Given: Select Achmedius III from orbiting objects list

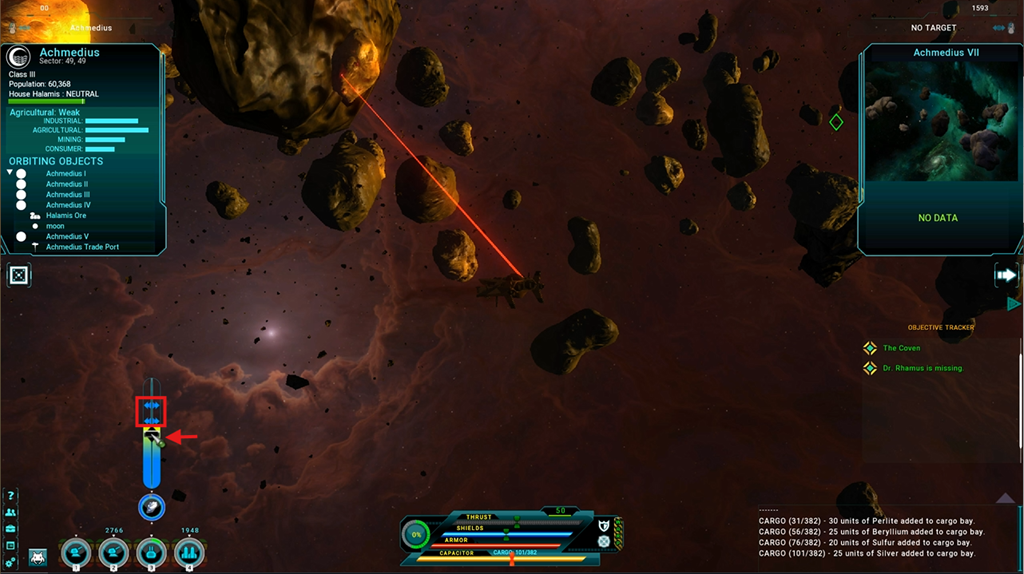Looking at the screenshot, I should 67,195.
